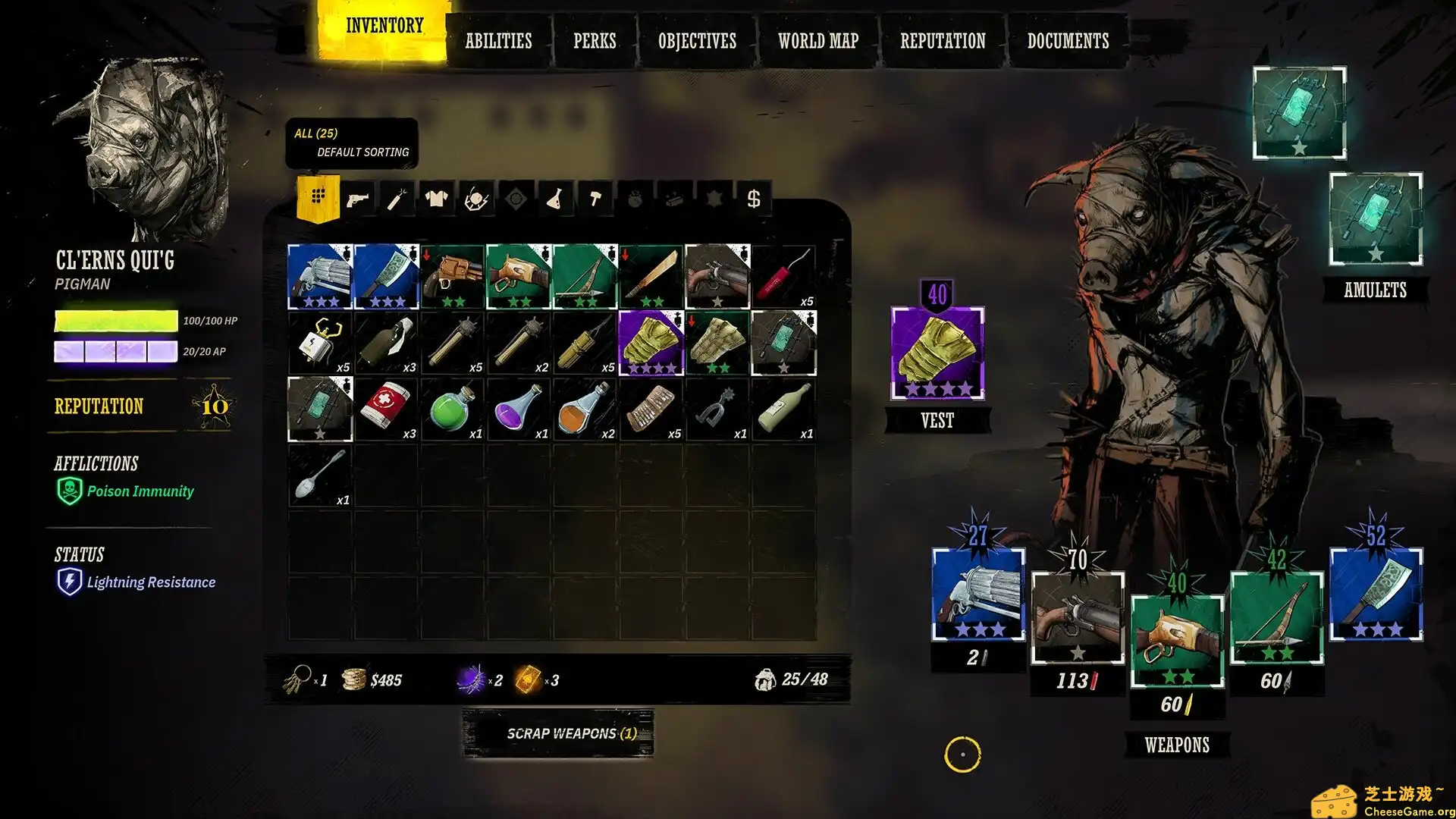The image size is (1456, 819).
Task: Select the spoon item slot
Action: (320, 475)
